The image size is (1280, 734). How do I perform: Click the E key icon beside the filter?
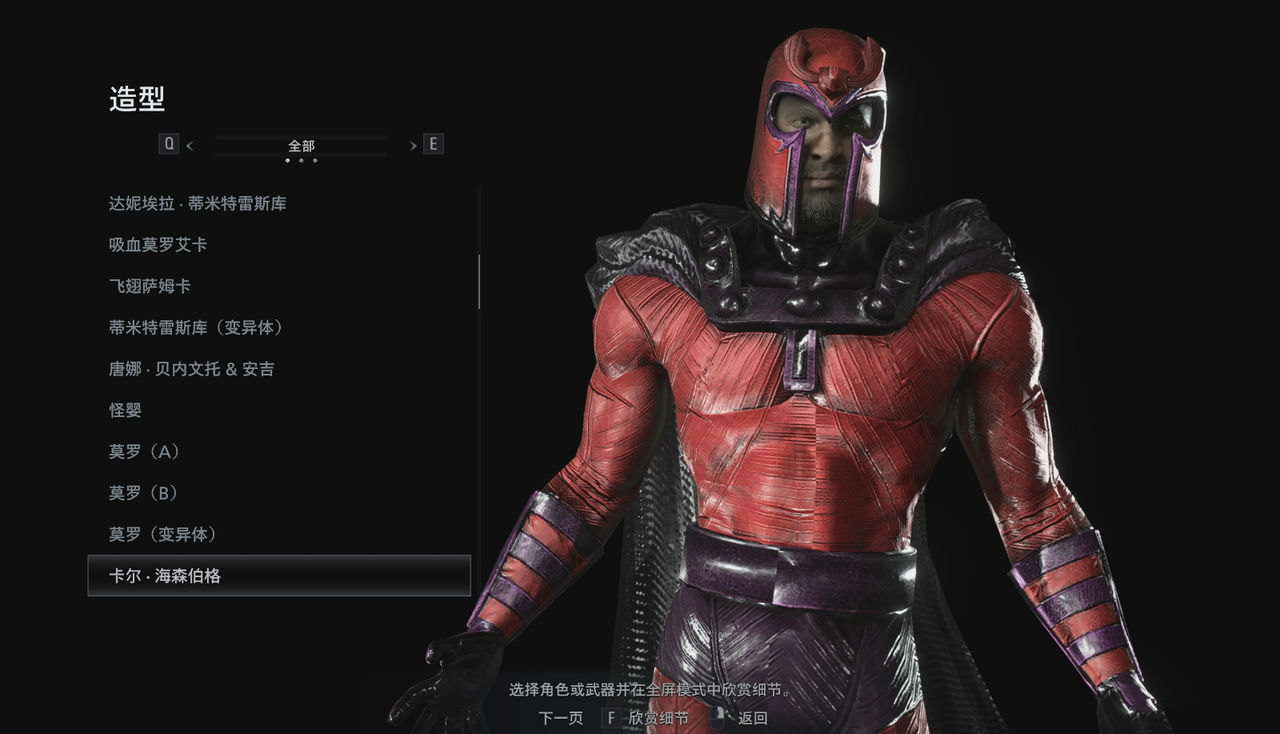433,143
